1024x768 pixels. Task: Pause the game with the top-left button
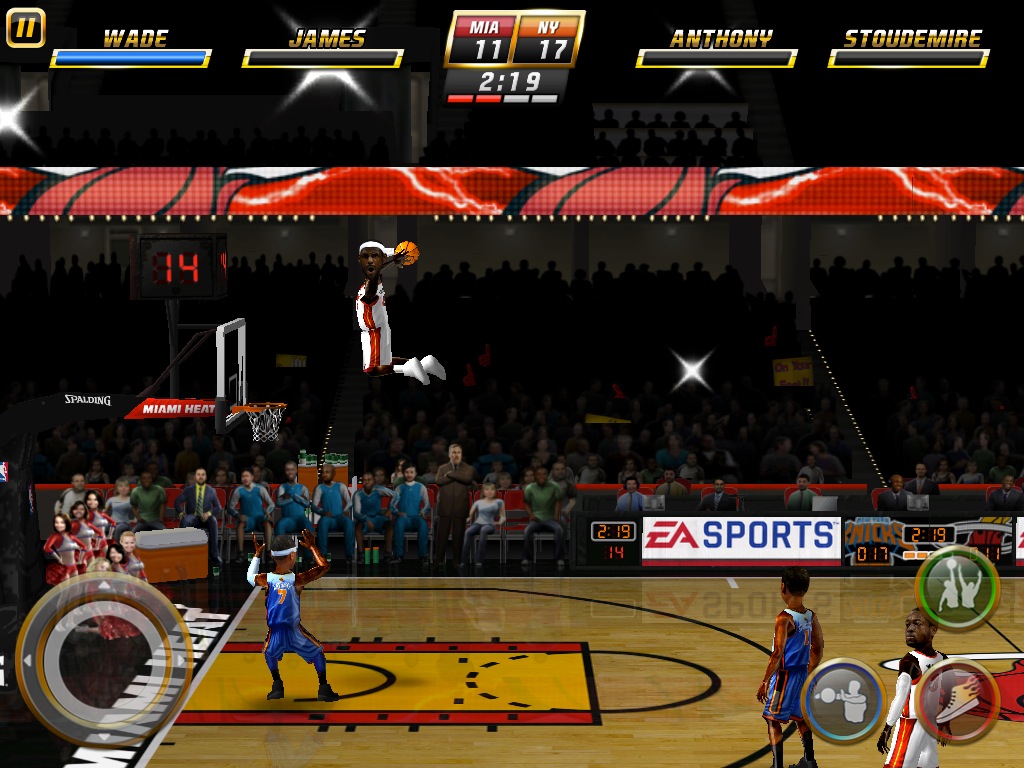[x=25, y=27]
